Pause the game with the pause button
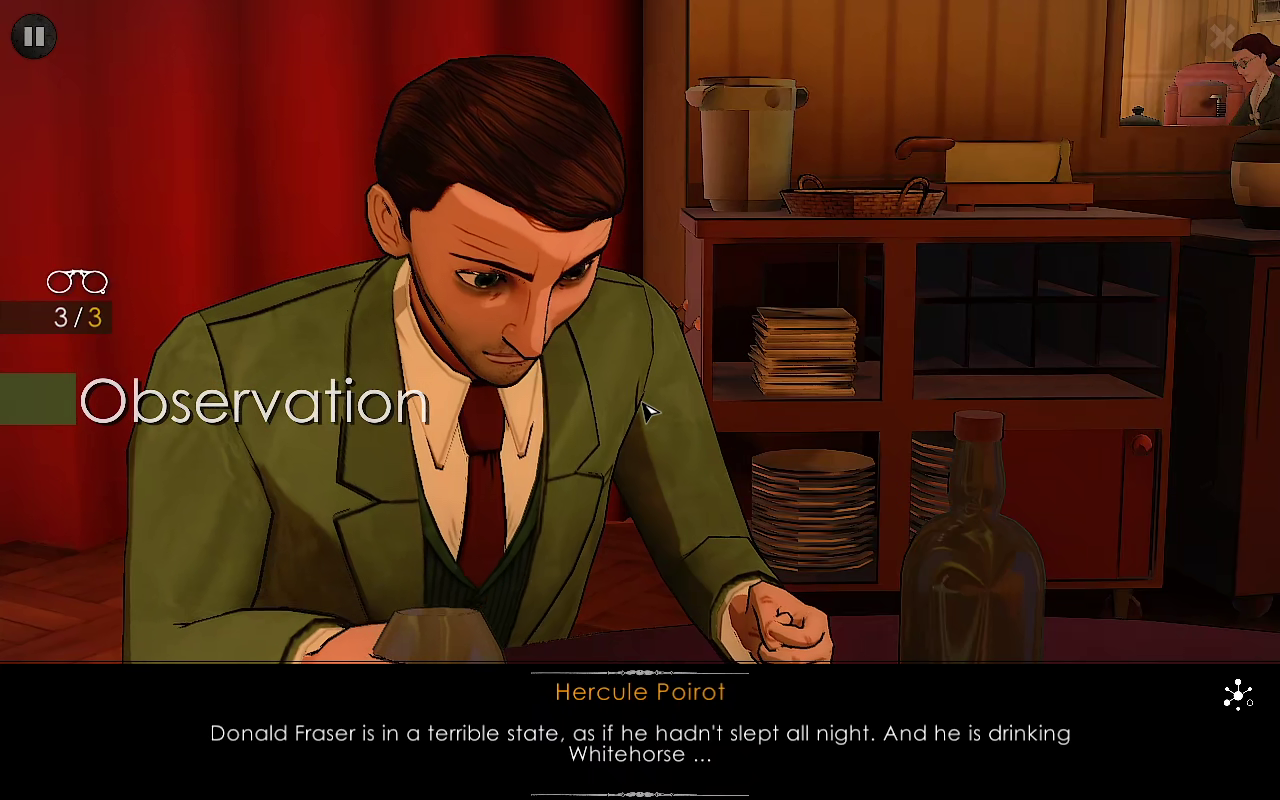This screenshot has height=800, width=1280. [34, 37]
